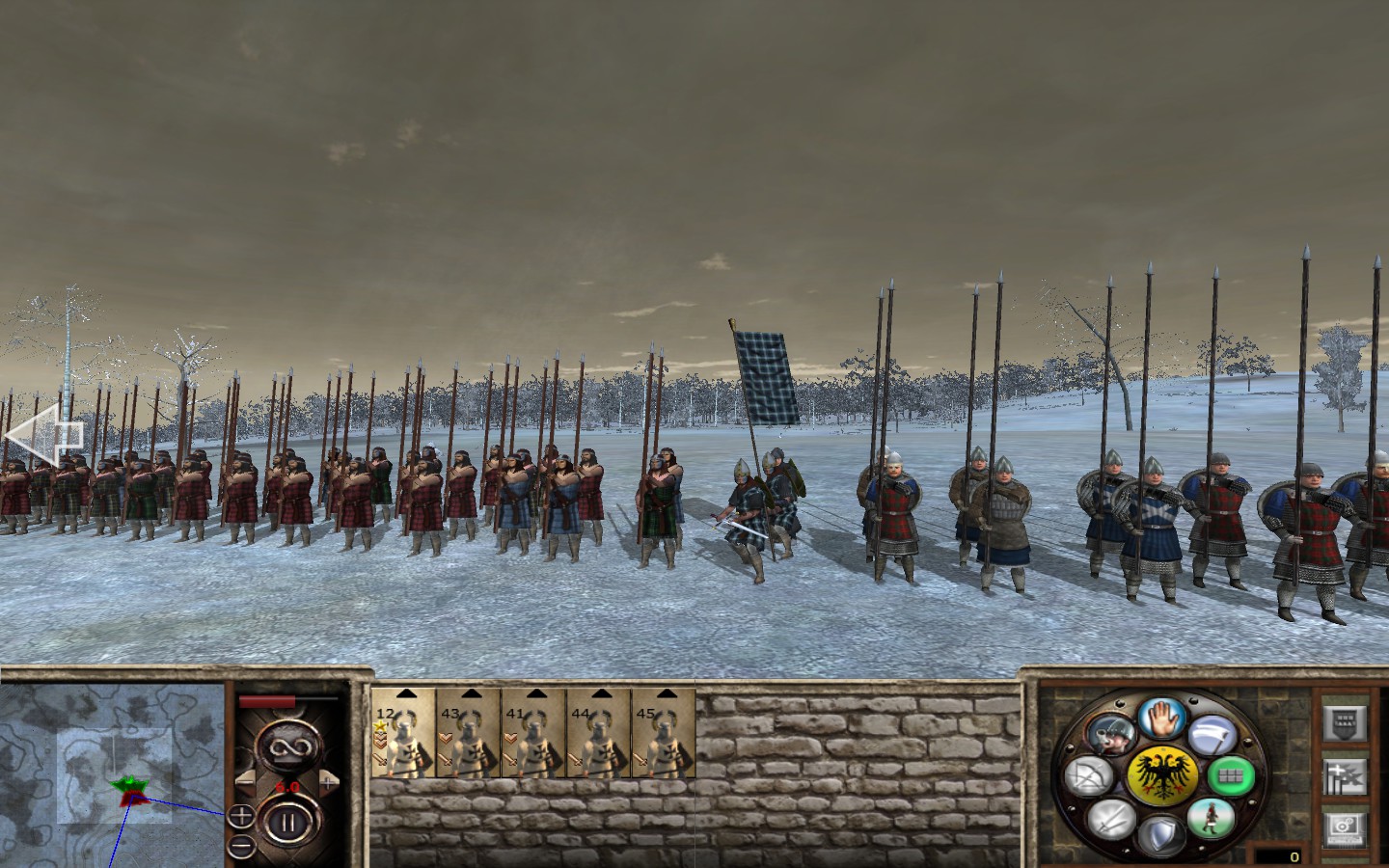This screenshot has width=1389, height=868.
Task: Pick the unit card showing 41 soldiers
Action: [533, 735]
